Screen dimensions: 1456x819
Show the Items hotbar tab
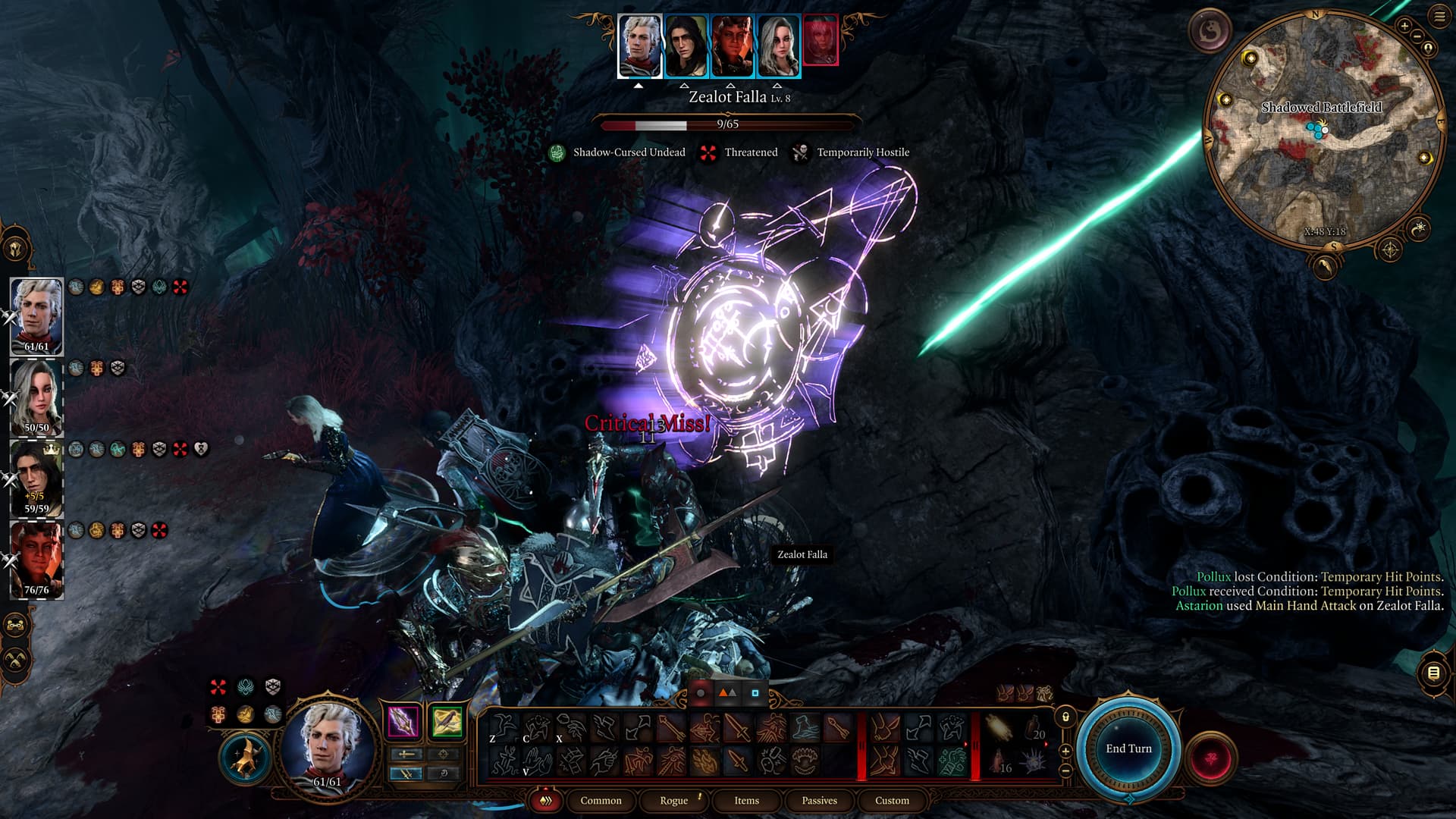click(746, 801)
